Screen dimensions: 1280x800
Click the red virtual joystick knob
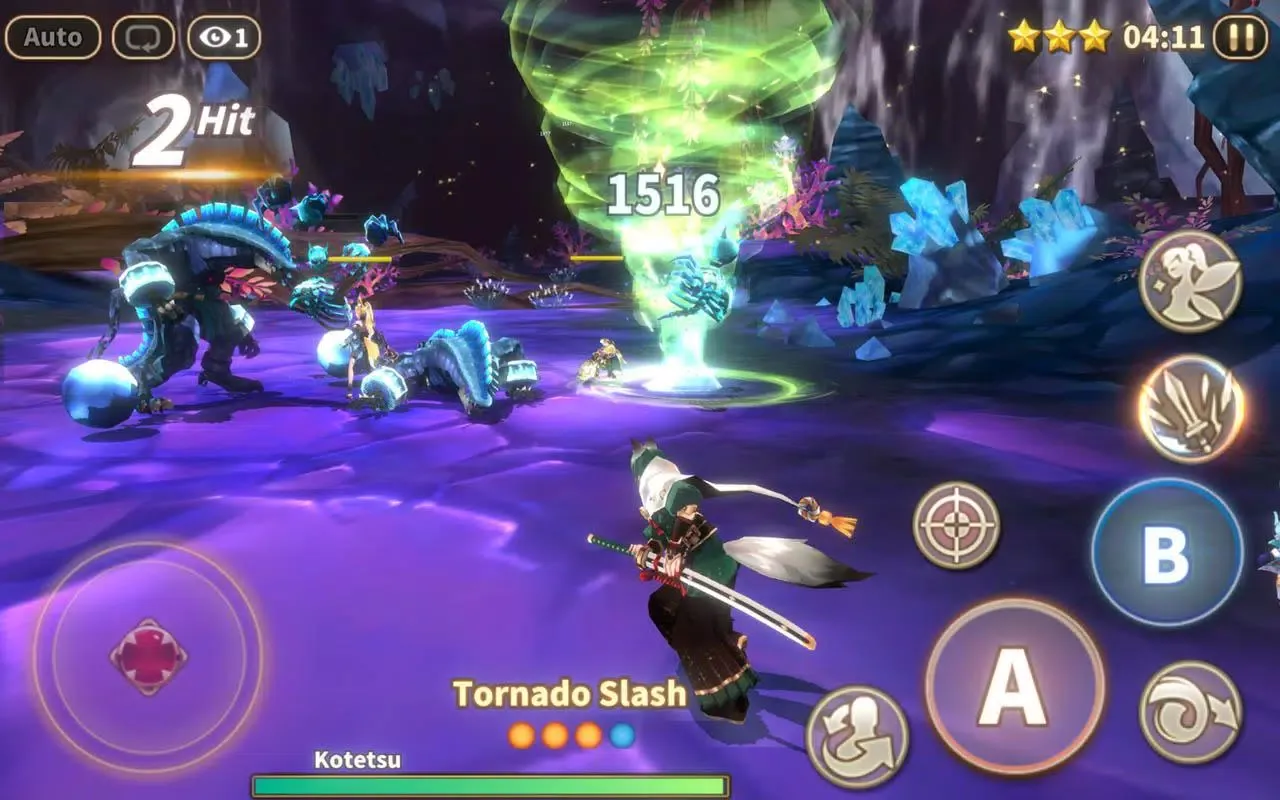point(148,657)
